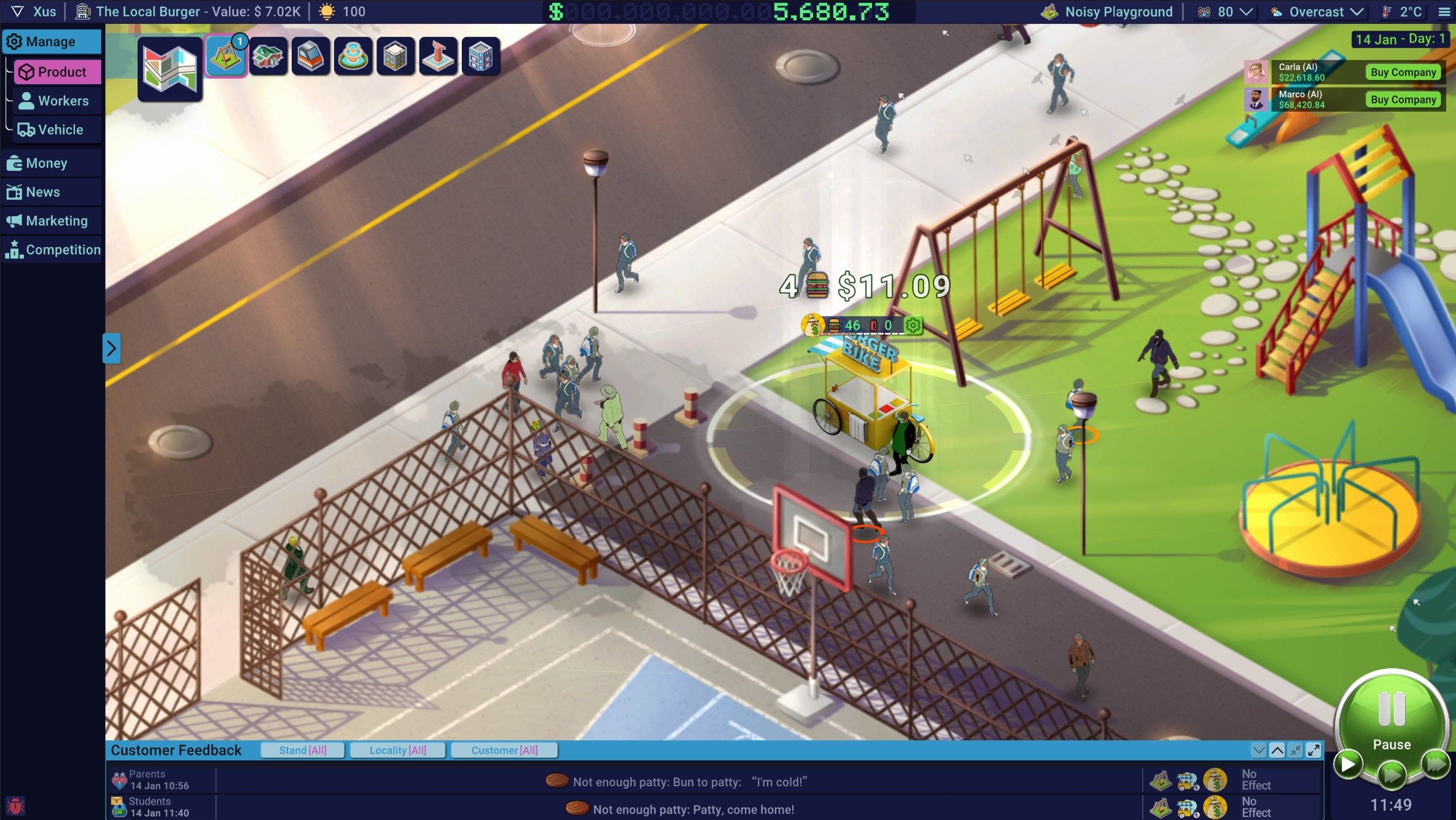Open the Vehicle section
The width and height of the screenshot is (1456, 820).
click(x=58, y=130)
